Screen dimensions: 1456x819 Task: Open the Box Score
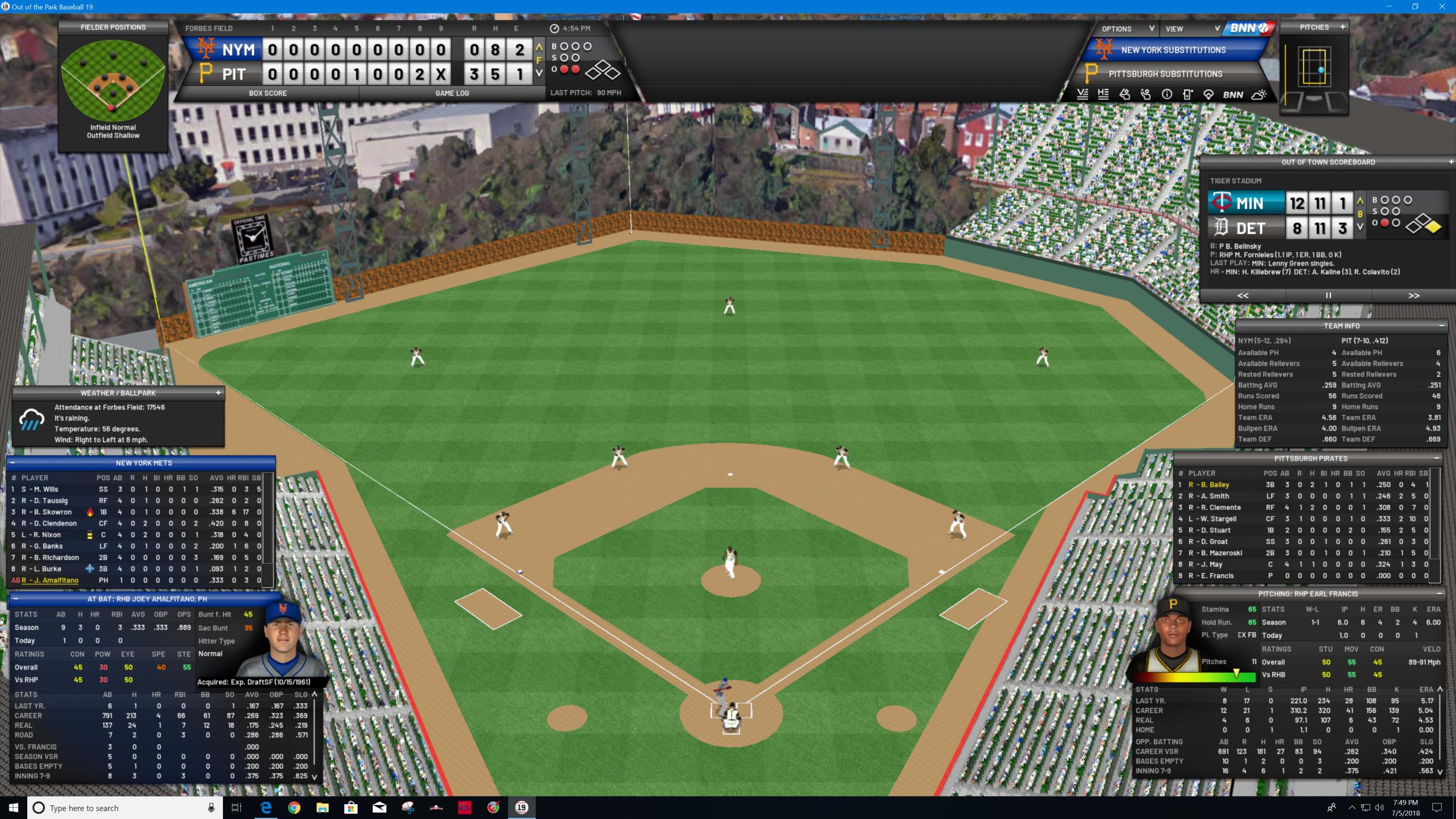click(267, 93)
